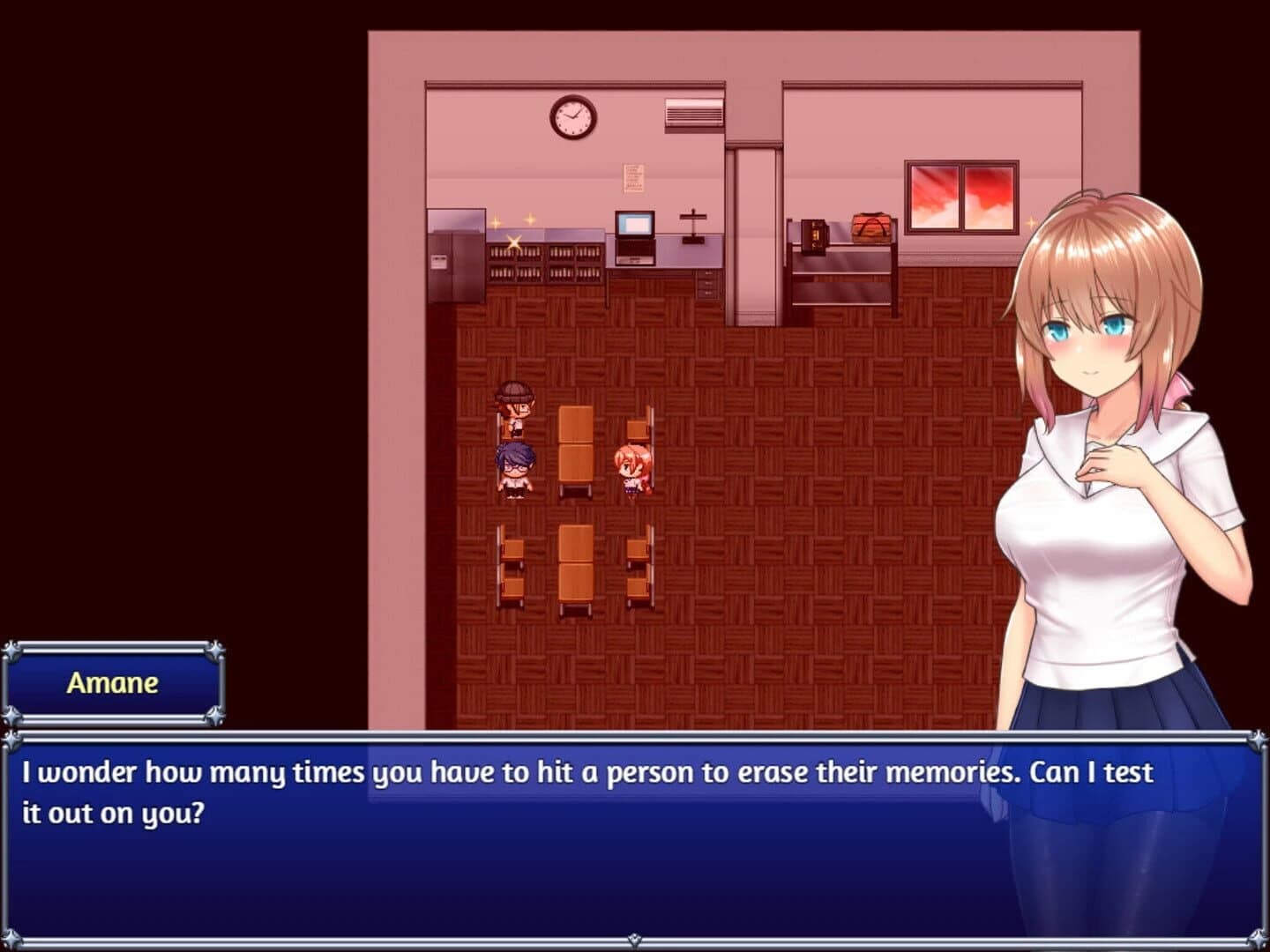Click the binder shelf behind the counter

pyautogui.click(x=547, y=264)
